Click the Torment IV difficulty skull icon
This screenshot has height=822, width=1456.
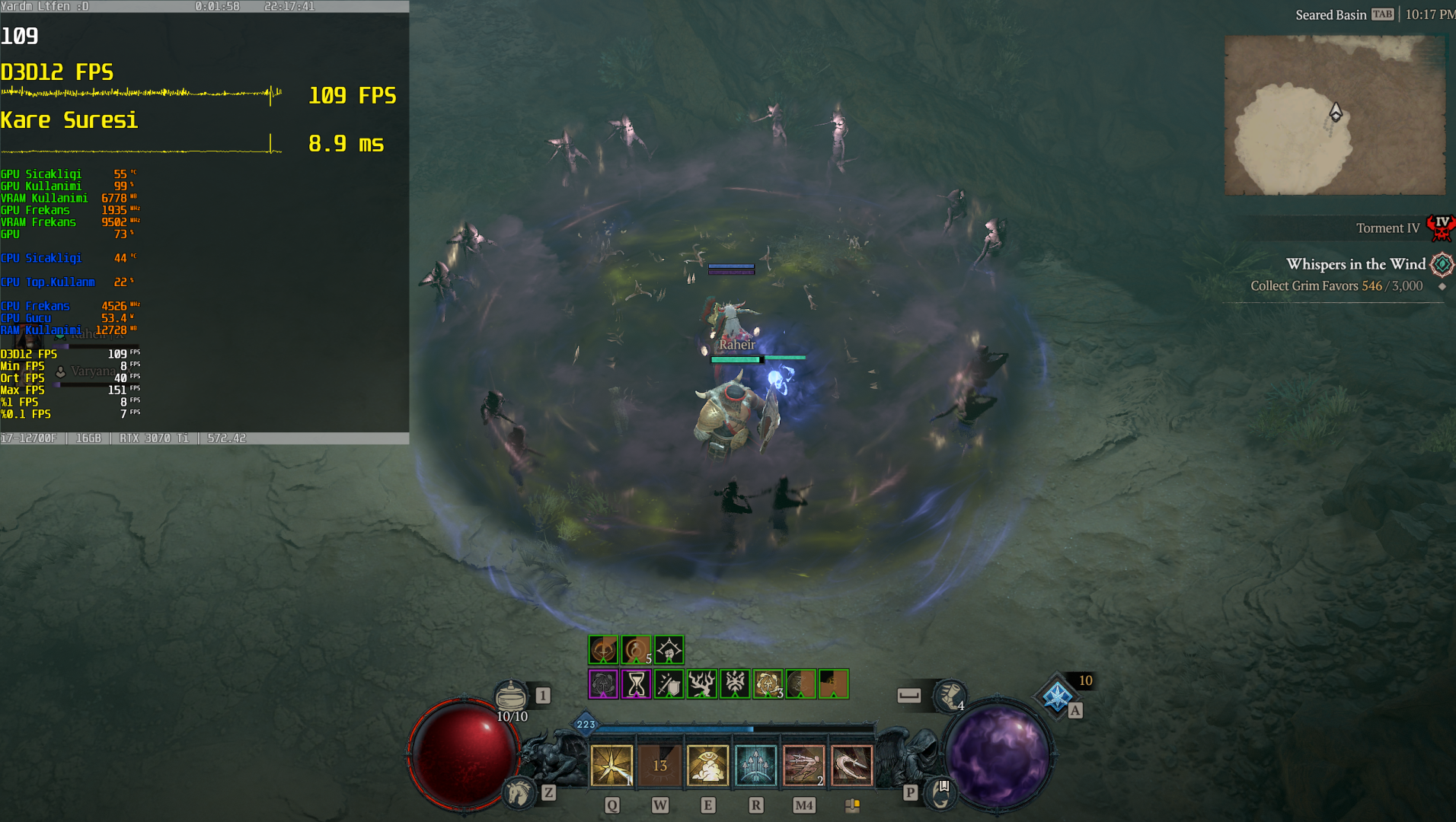click(1440, 228)
